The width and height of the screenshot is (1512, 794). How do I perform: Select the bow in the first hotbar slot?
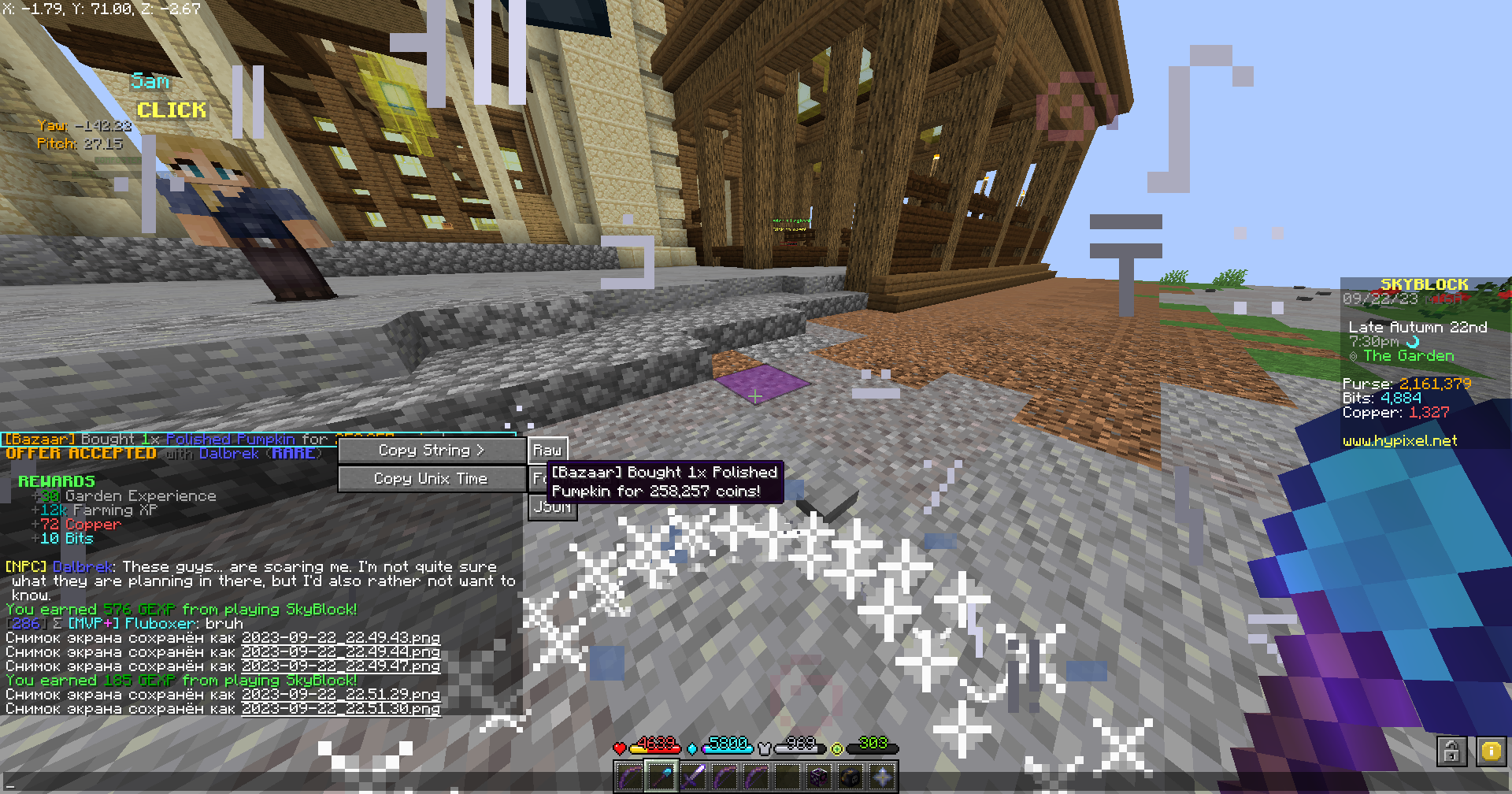628,777
